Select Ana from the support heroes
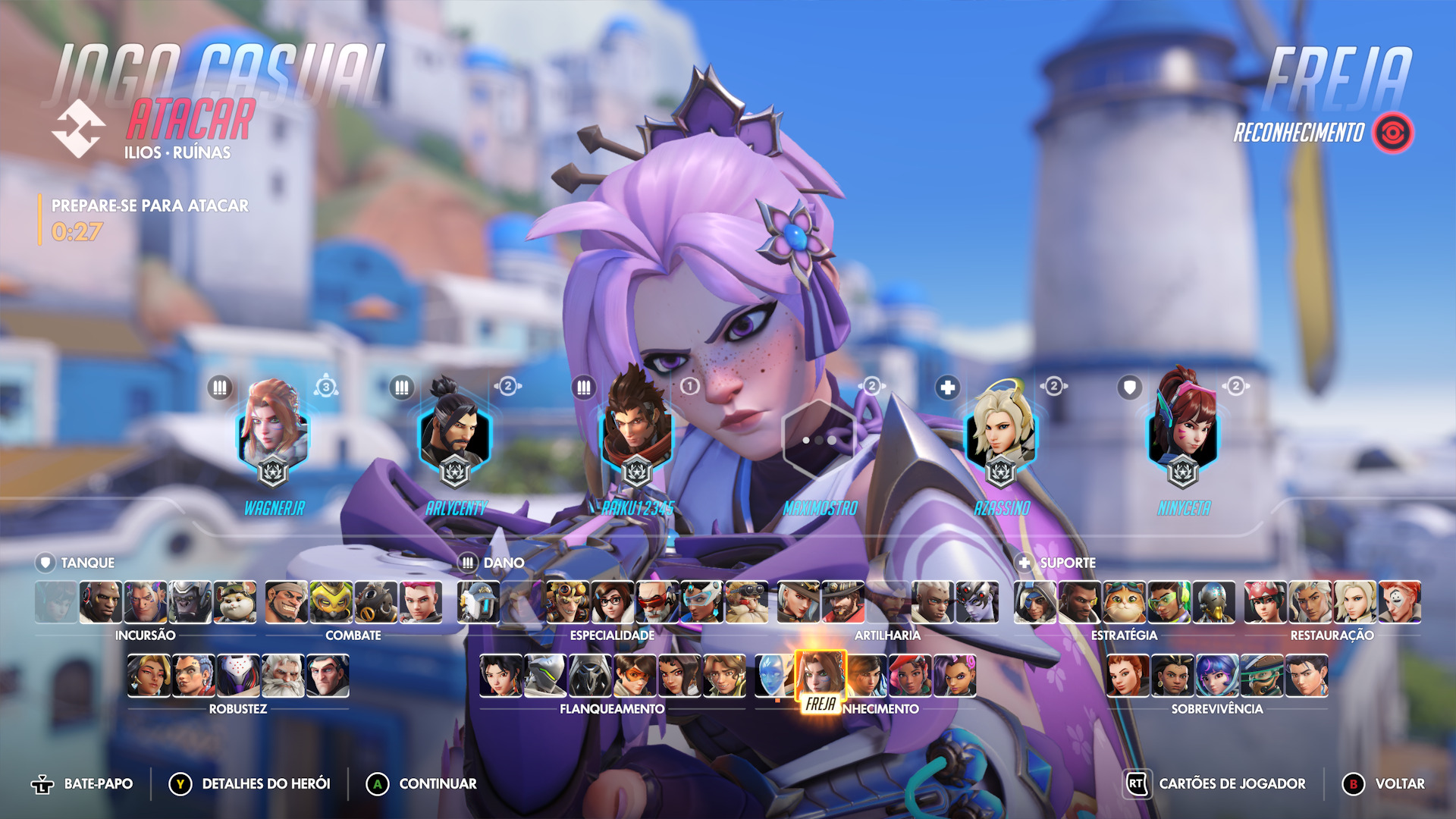This screenshot has width=1456, height=819. coord(1035,603)
